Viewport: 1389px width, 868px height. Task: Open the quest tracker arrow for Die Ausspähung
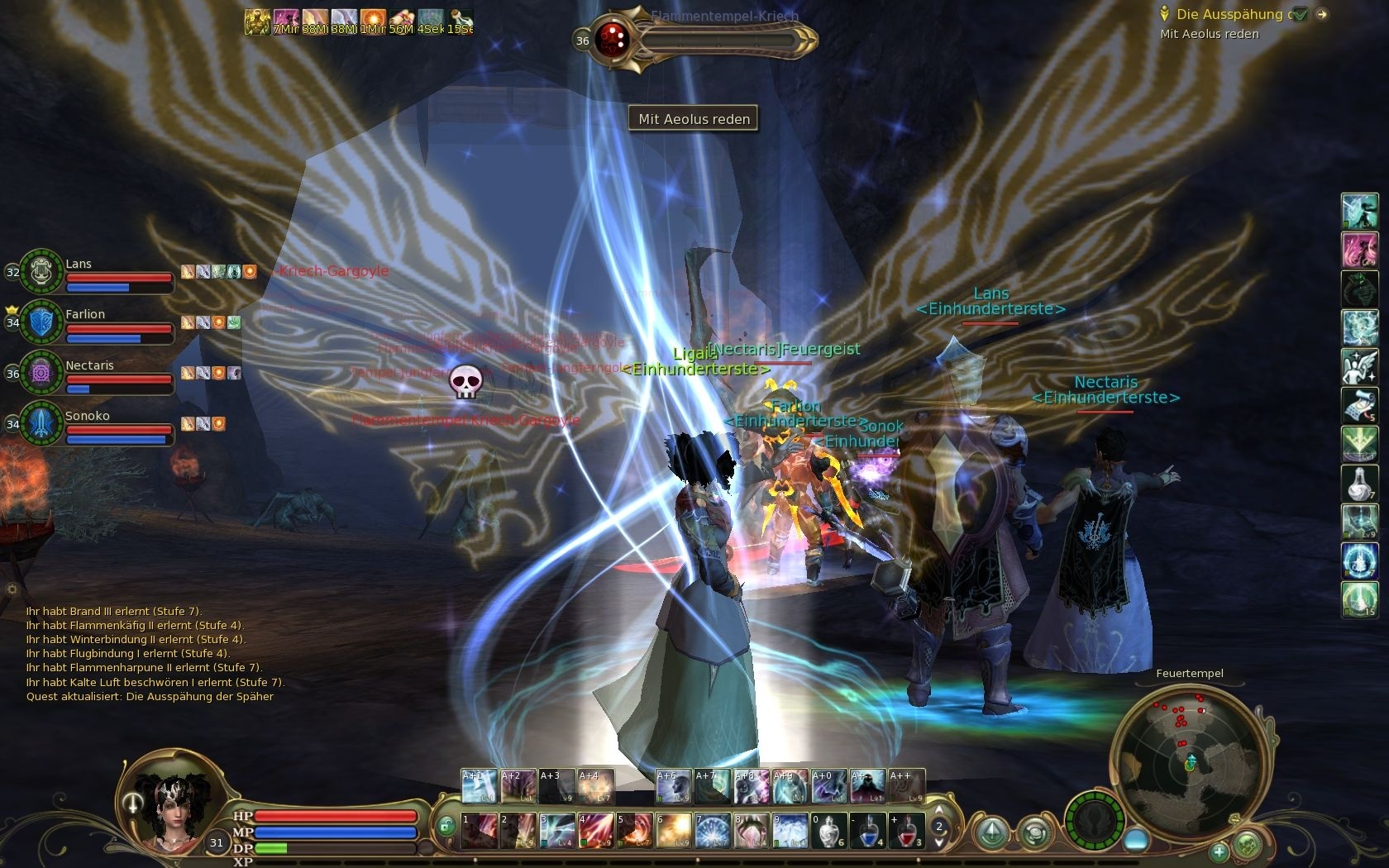coord(1320,14)
